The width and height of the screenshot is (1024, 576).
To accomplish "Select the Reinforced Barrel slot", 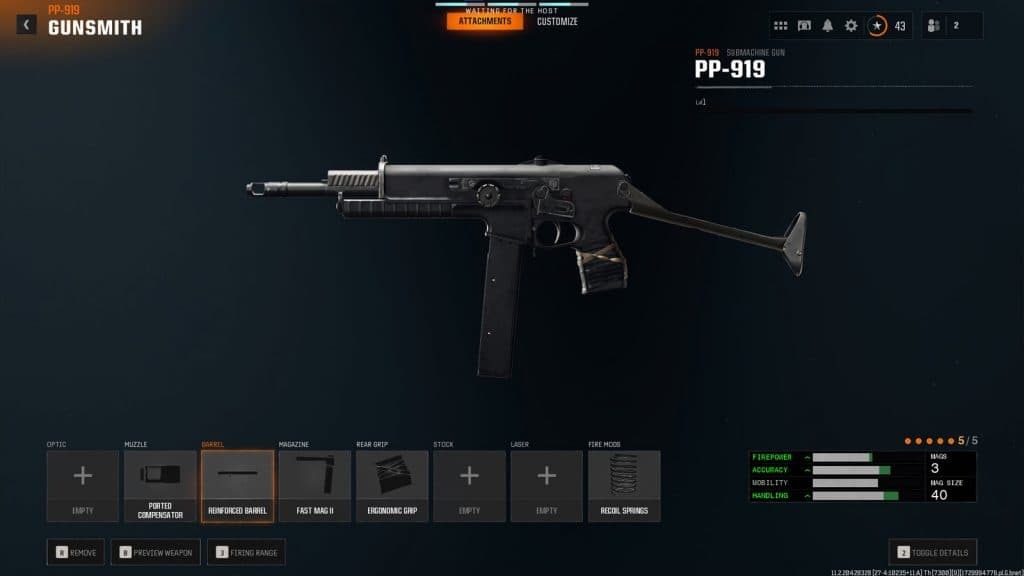I will [x=237, y=485].
